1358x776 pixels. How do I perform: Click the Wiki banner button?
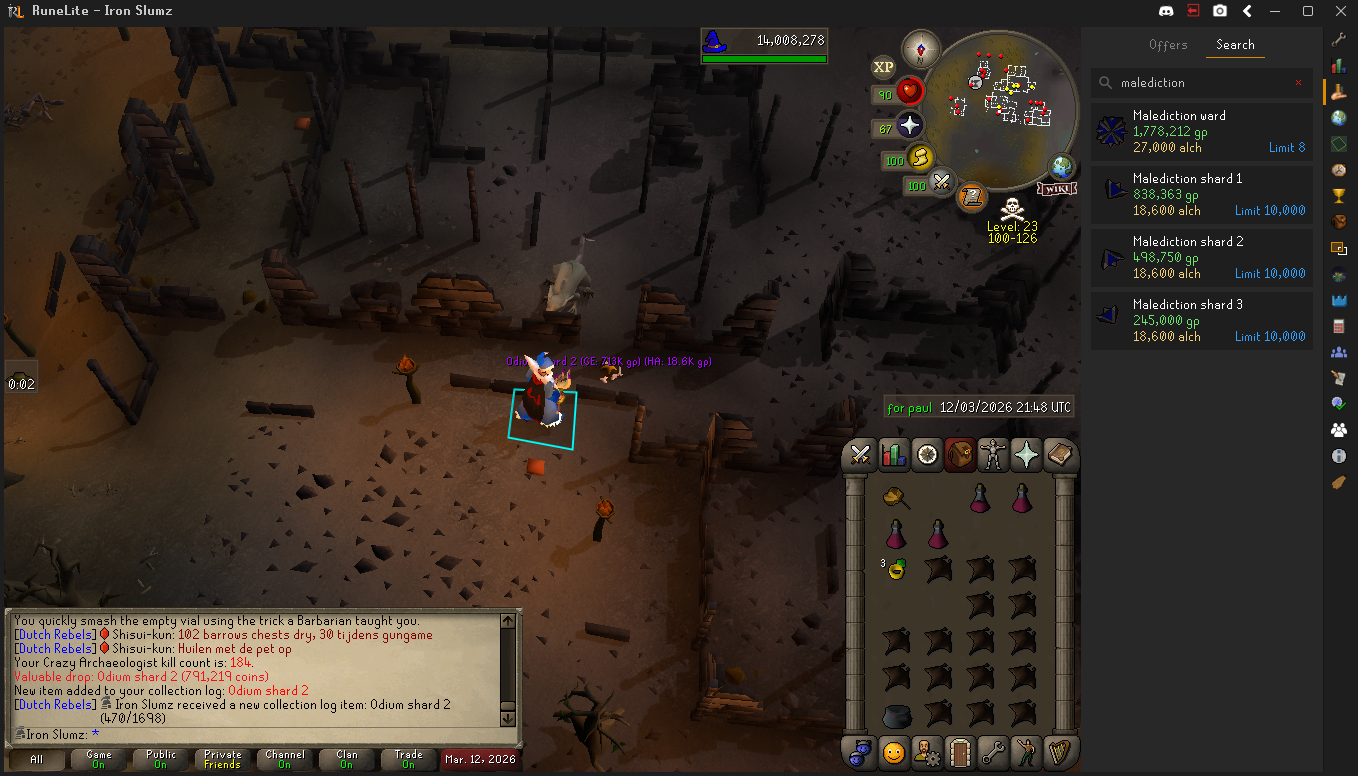[1056, 188]
